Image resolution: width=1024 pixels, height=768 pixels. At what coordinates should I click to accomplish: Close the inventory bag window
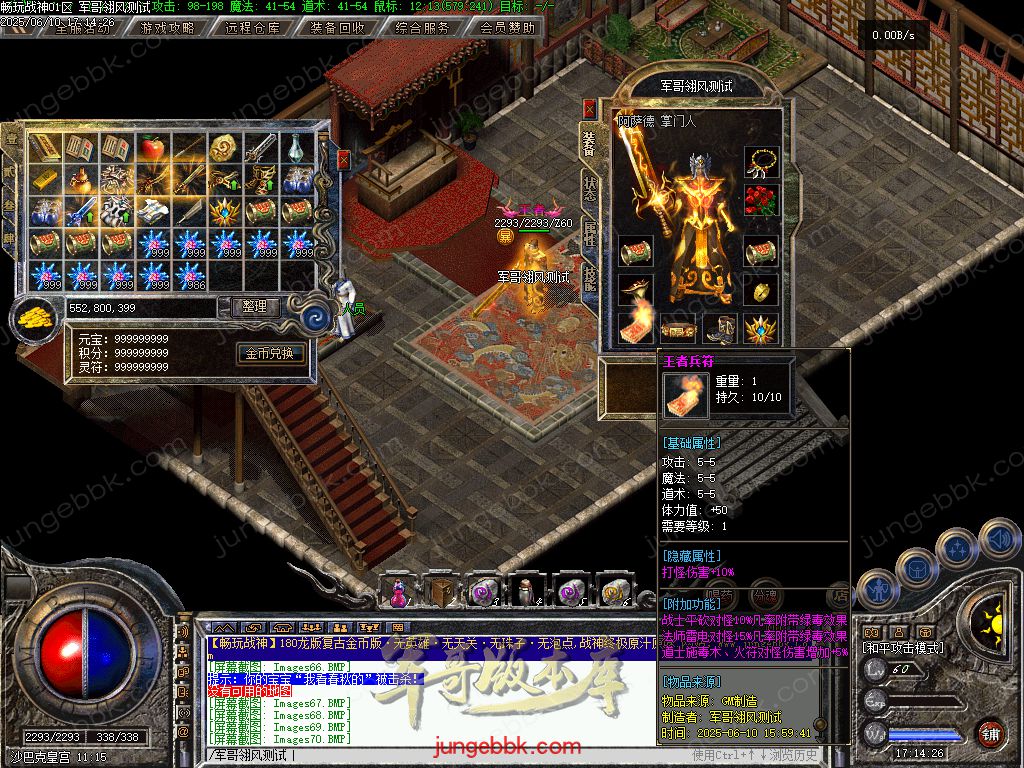344,159
